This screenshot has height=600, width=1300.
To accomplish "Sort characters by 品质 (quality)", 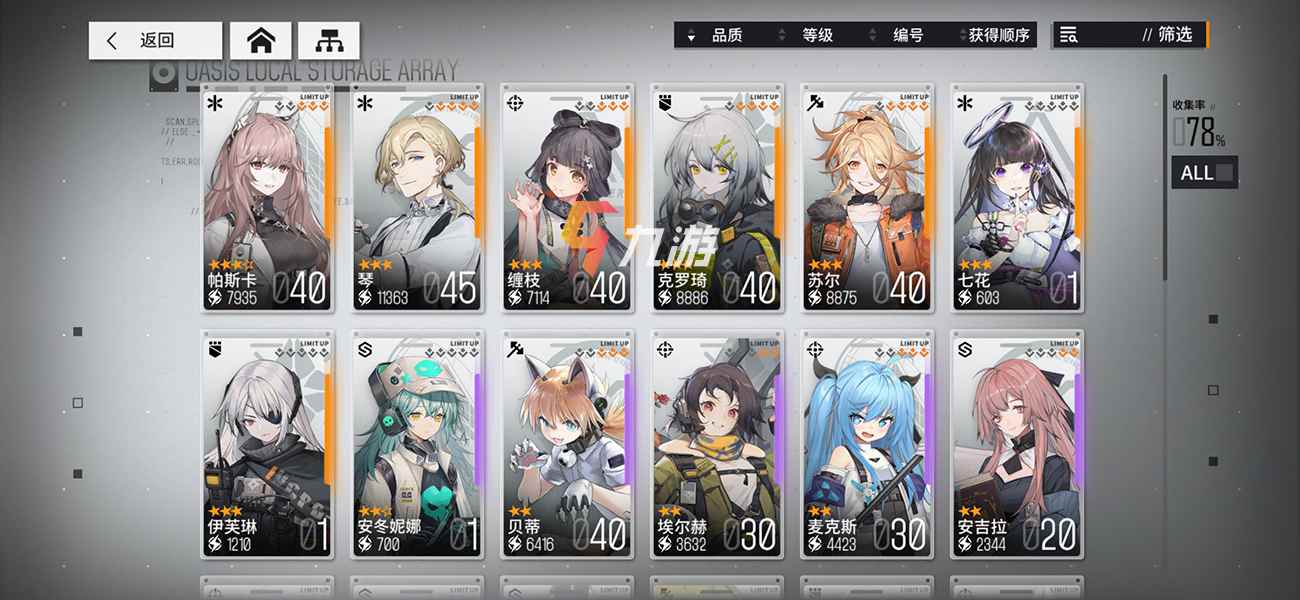I will pos(720,35).
